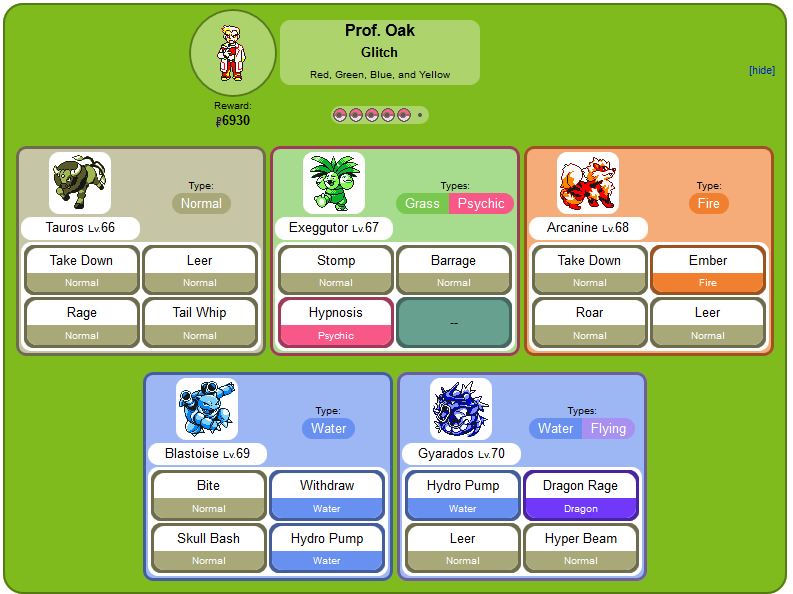Screen dimensions: 793x594
Task: Open the Dragon Rage move
Action: pyautogui.click(x=580, y=487)
